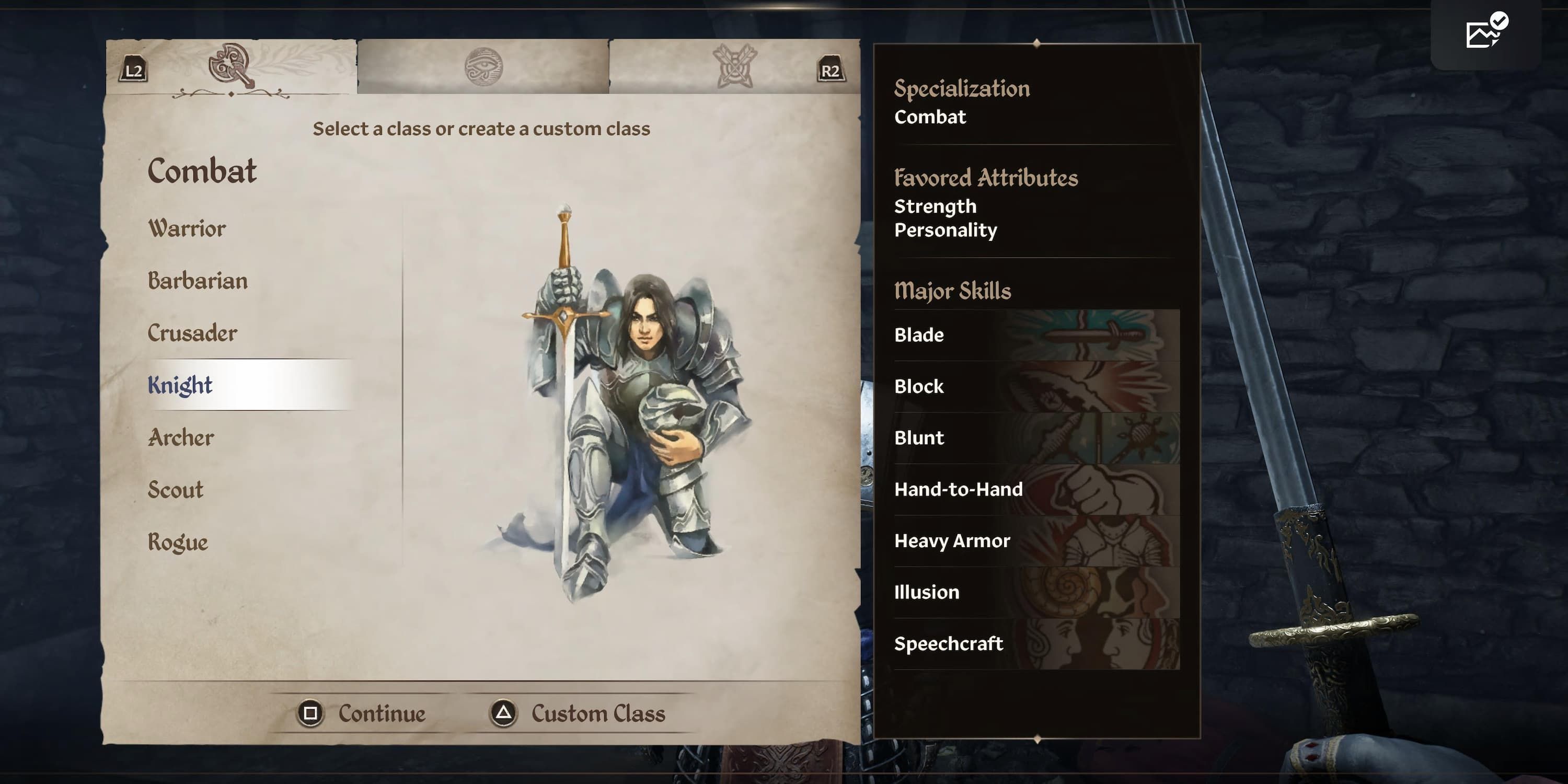The image size is (1568, 784).
Task: Choose the Hand-to-Hand skill entry
Action: pos(1036,489)
